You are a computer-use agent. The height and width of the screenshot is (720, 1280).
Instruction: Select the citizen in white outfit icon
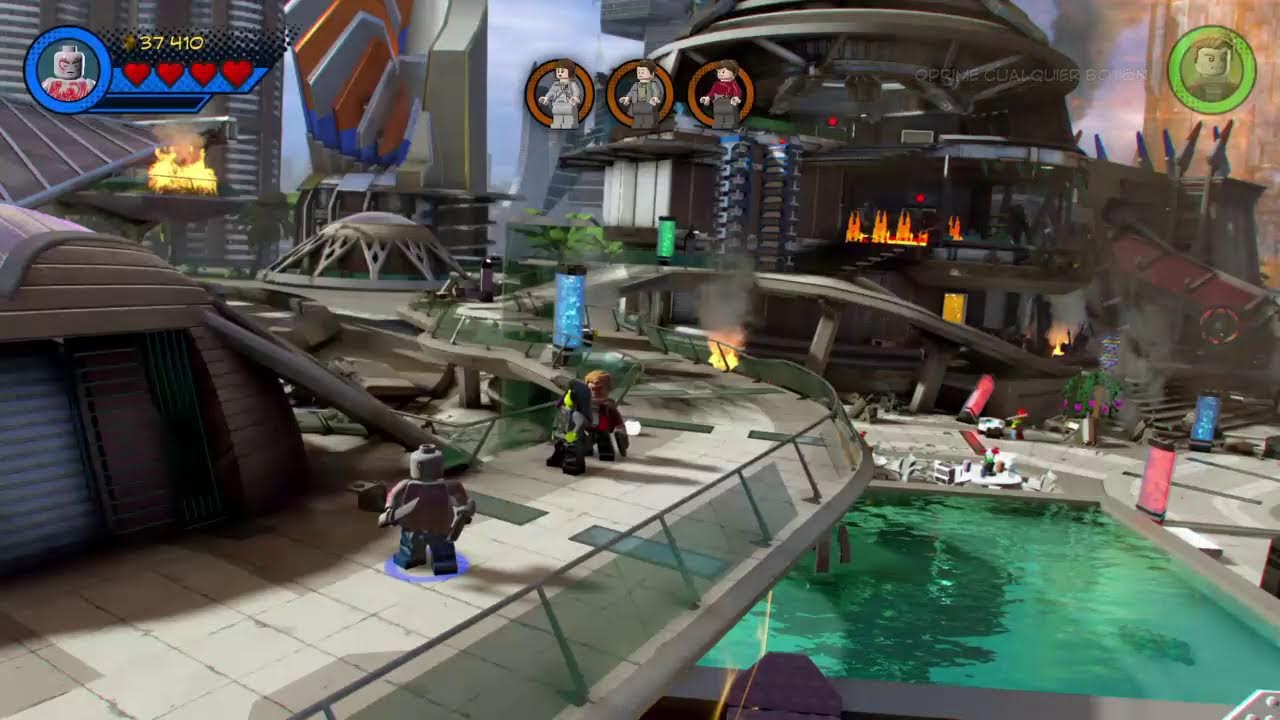coord(560,94)
